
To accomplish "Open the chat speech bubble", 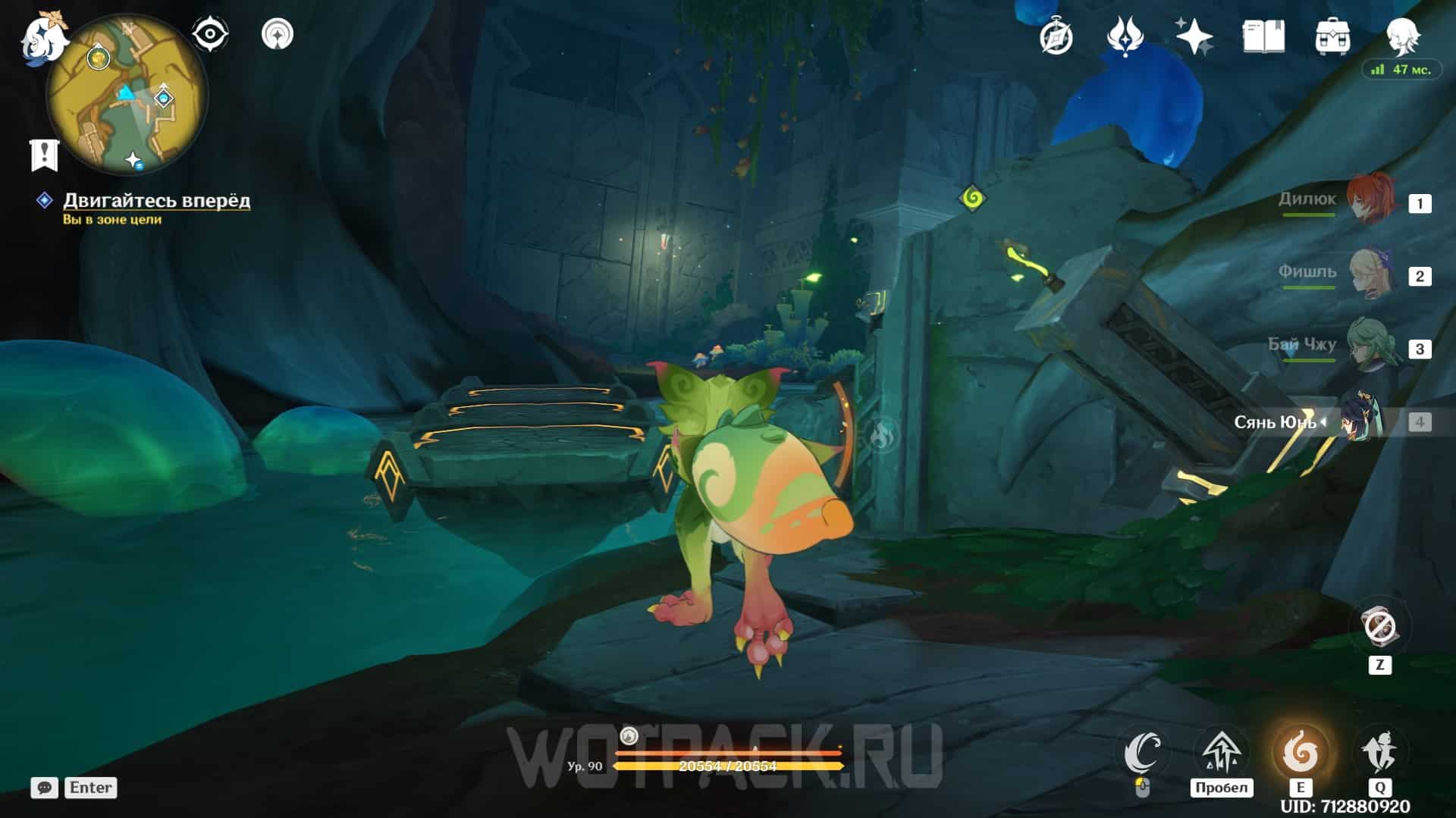I will (x=44, y=788).
